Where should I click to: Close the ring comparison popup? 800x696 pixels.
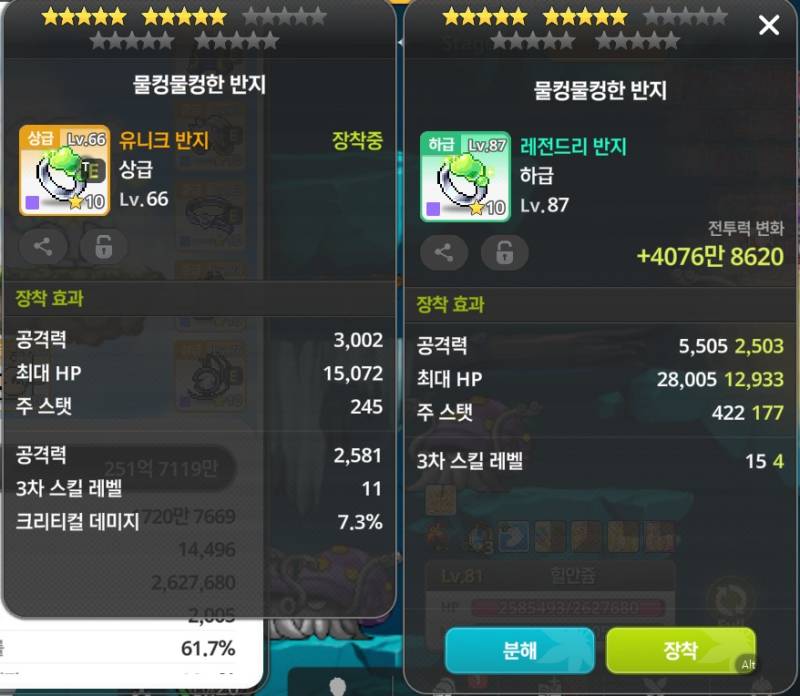click(x=768, y=25)
